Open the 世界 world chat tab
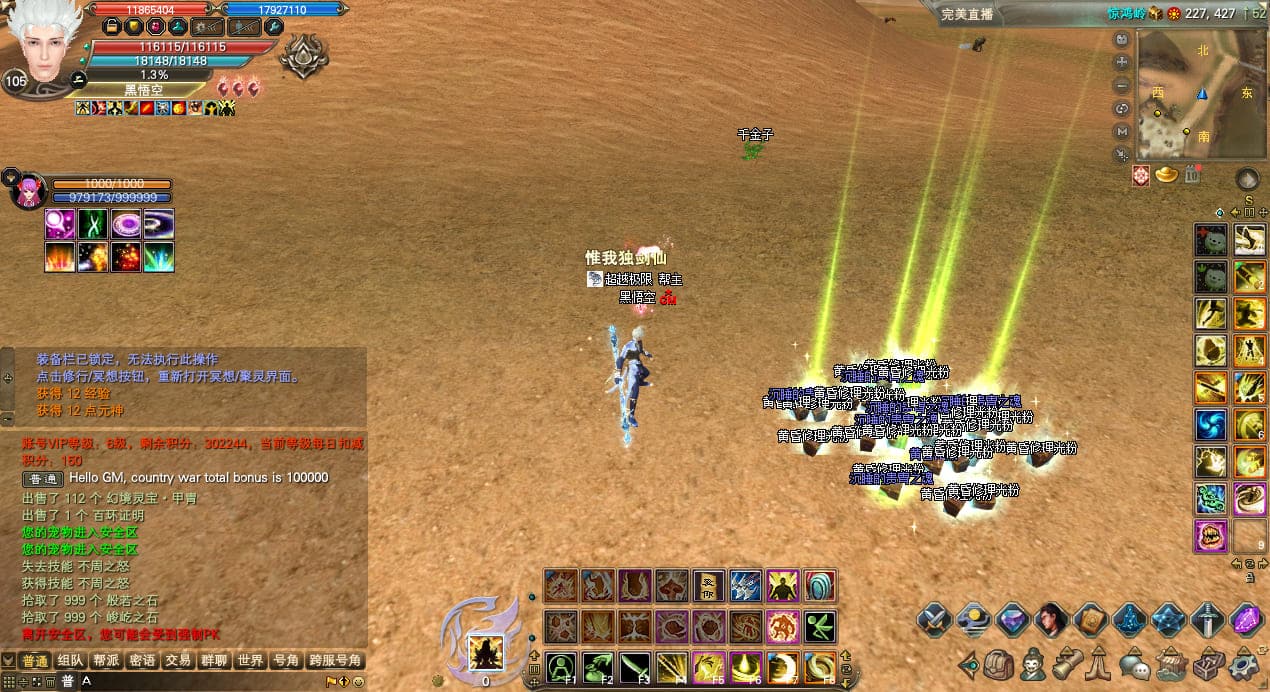 [250, 661]
